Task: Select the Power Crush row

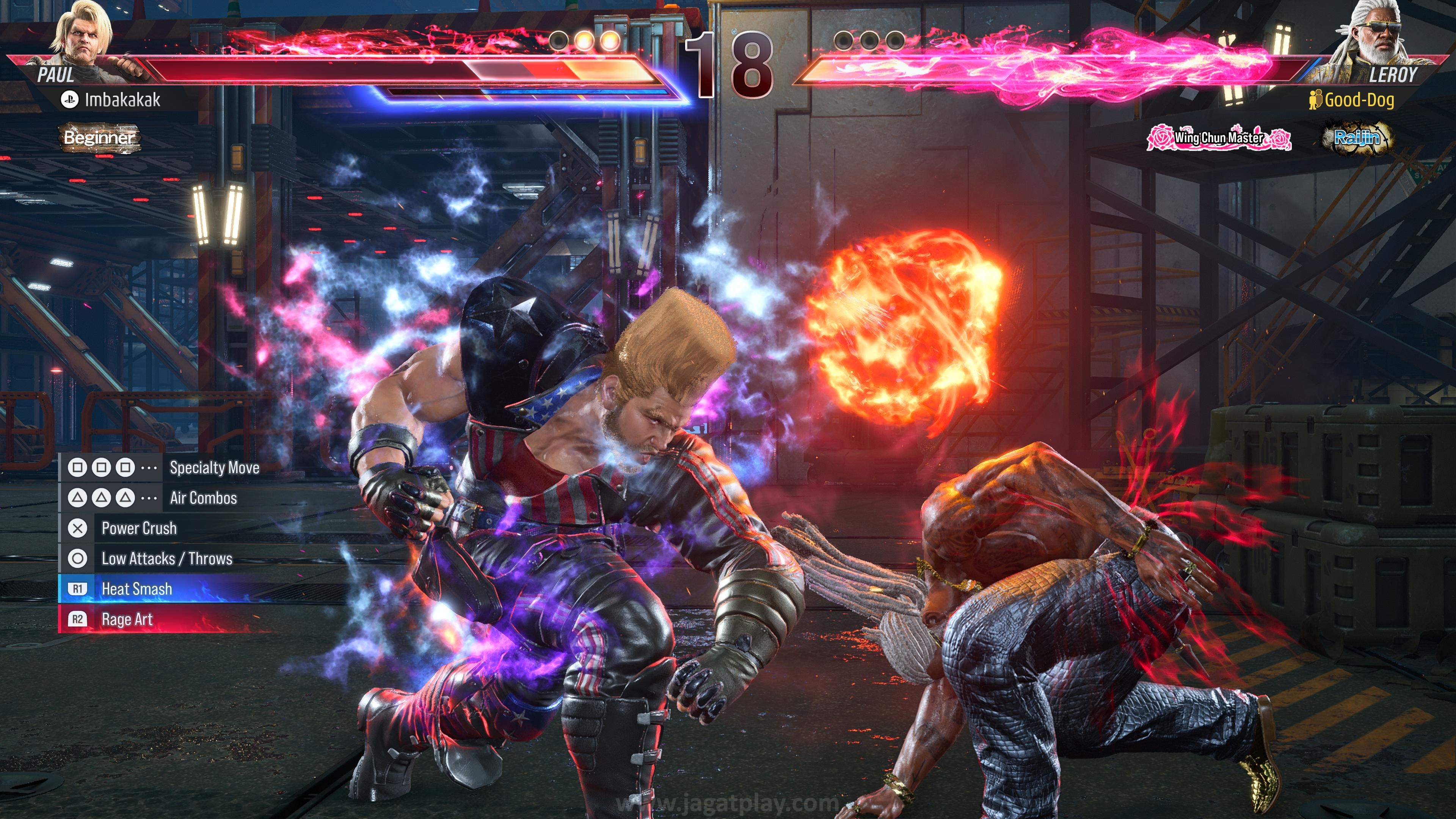Action: (x=139, y=529)
